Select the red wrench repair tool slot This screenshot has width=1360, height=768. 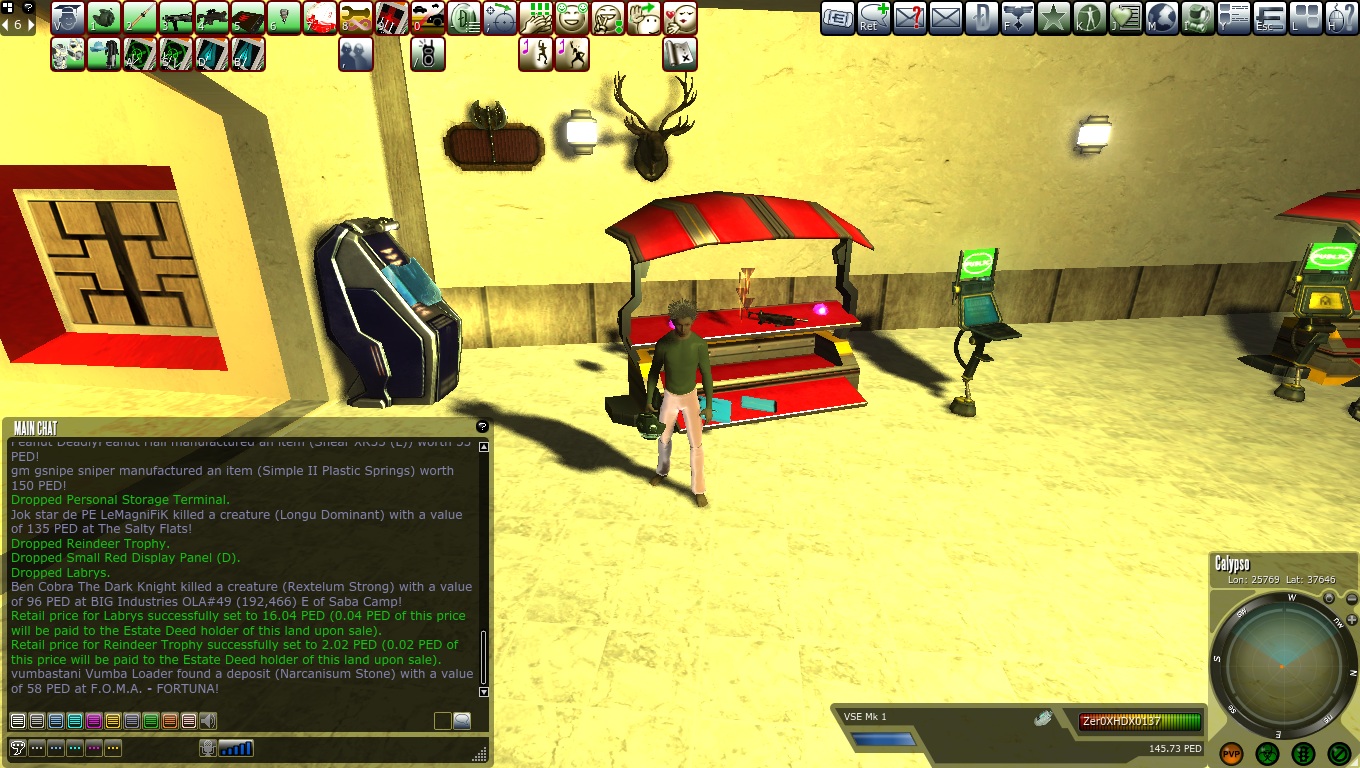coord(356,18)
